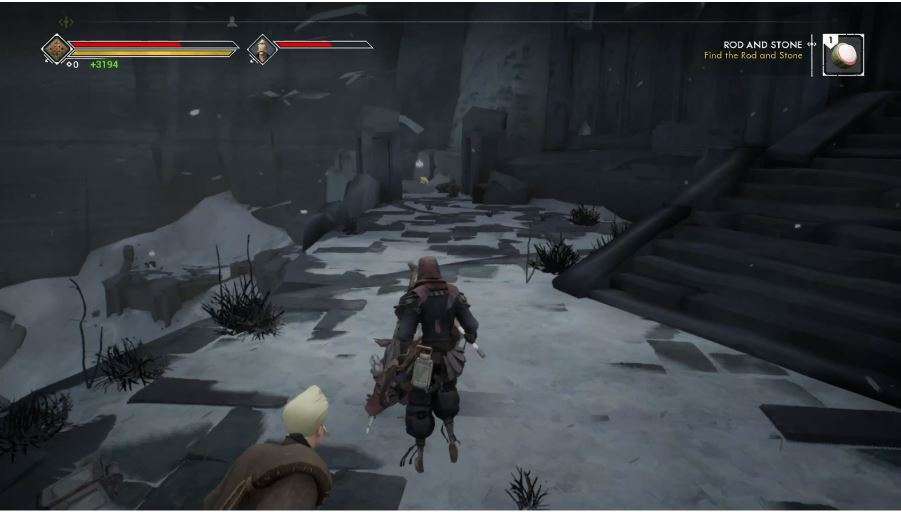Open the Rod and Stone quest tracker

(763, 49)
